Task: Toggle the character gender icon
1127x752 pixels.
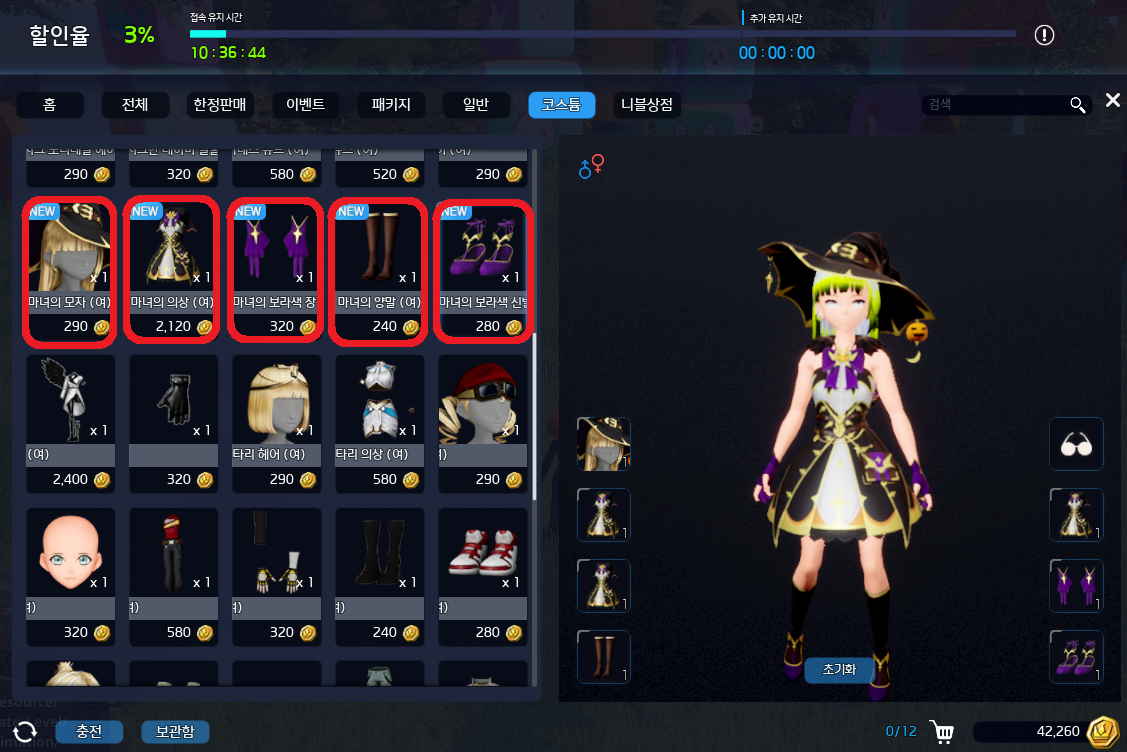Action: pyautogui.click(x=591, y=166)
